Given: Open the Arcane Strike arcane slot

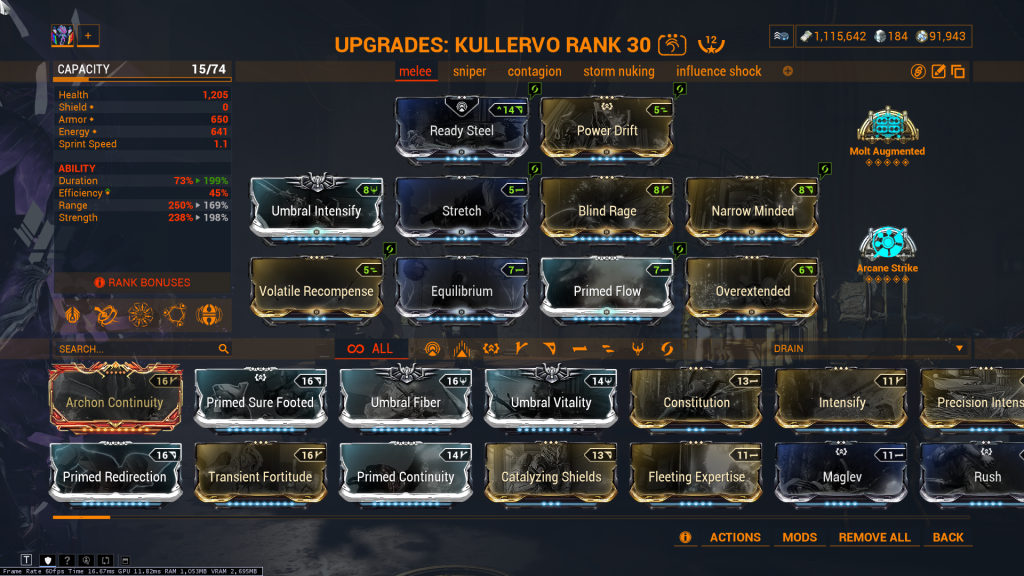Looking at the screenshot, I should [x=887, y=246].
